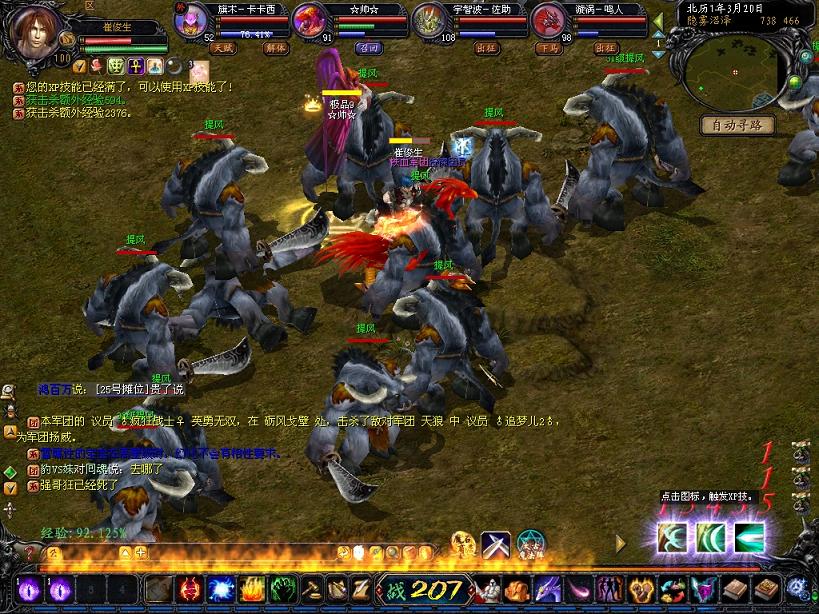Viewport: 819px width, 614px height.
Task: Select party member 旗木-卡卡西 portrait
Action: [x=192, y=20]
